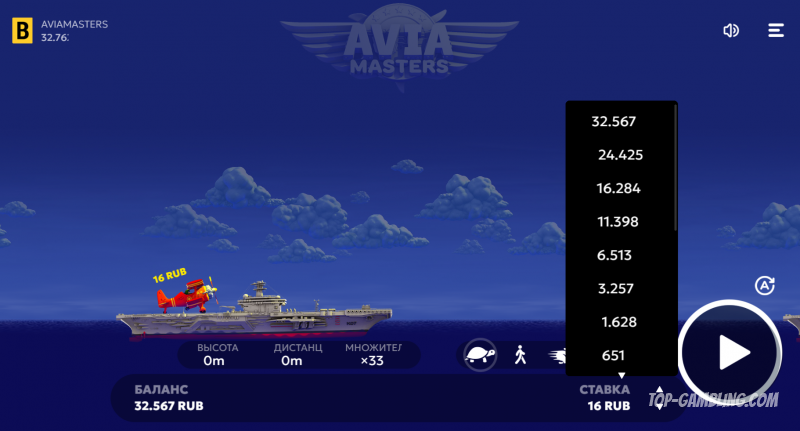
Task: Pick the 32.567 bet amount
Action: click(x=614, y=121)
